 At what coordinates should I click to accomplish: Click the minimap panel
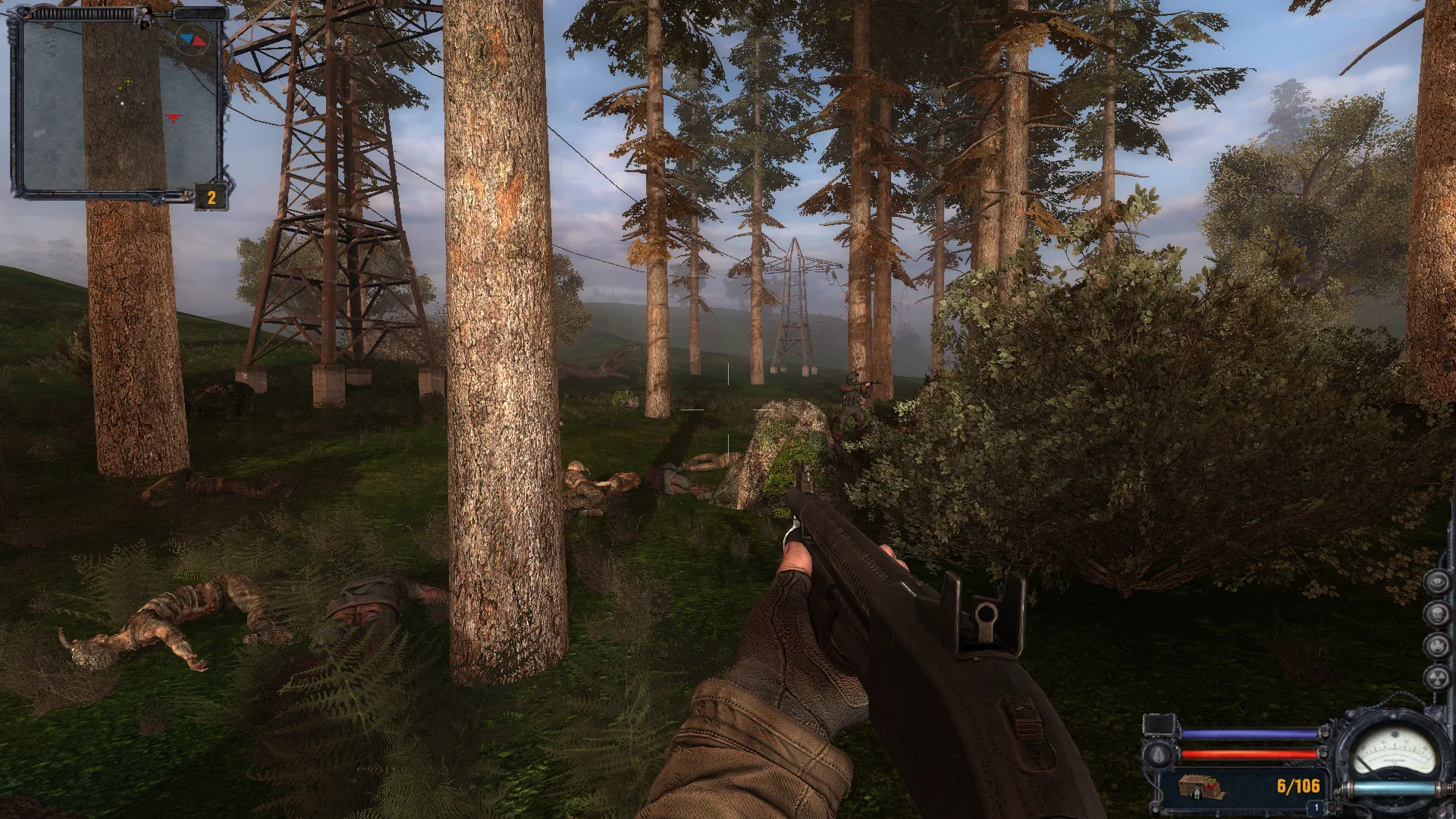(x=118, y=105)
